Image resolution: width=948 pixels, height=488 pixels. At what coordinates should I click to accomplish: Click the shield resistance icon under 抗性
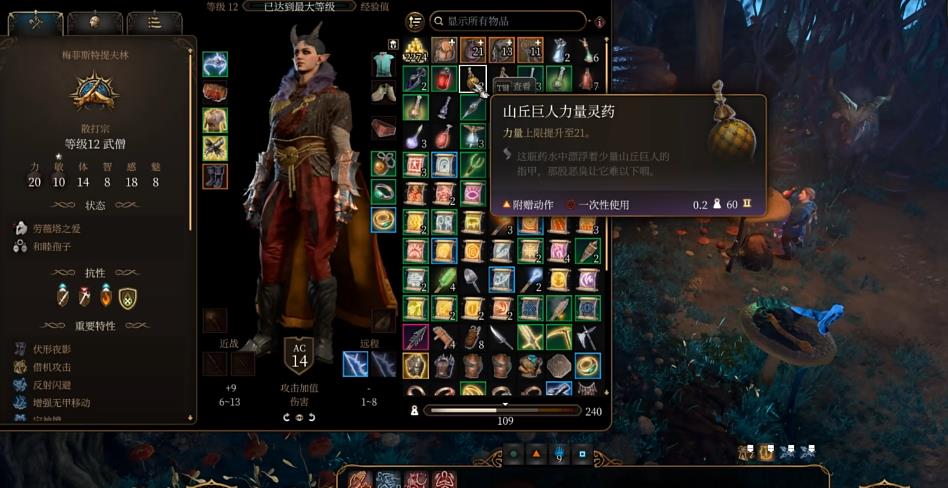(x=128, y=297)
